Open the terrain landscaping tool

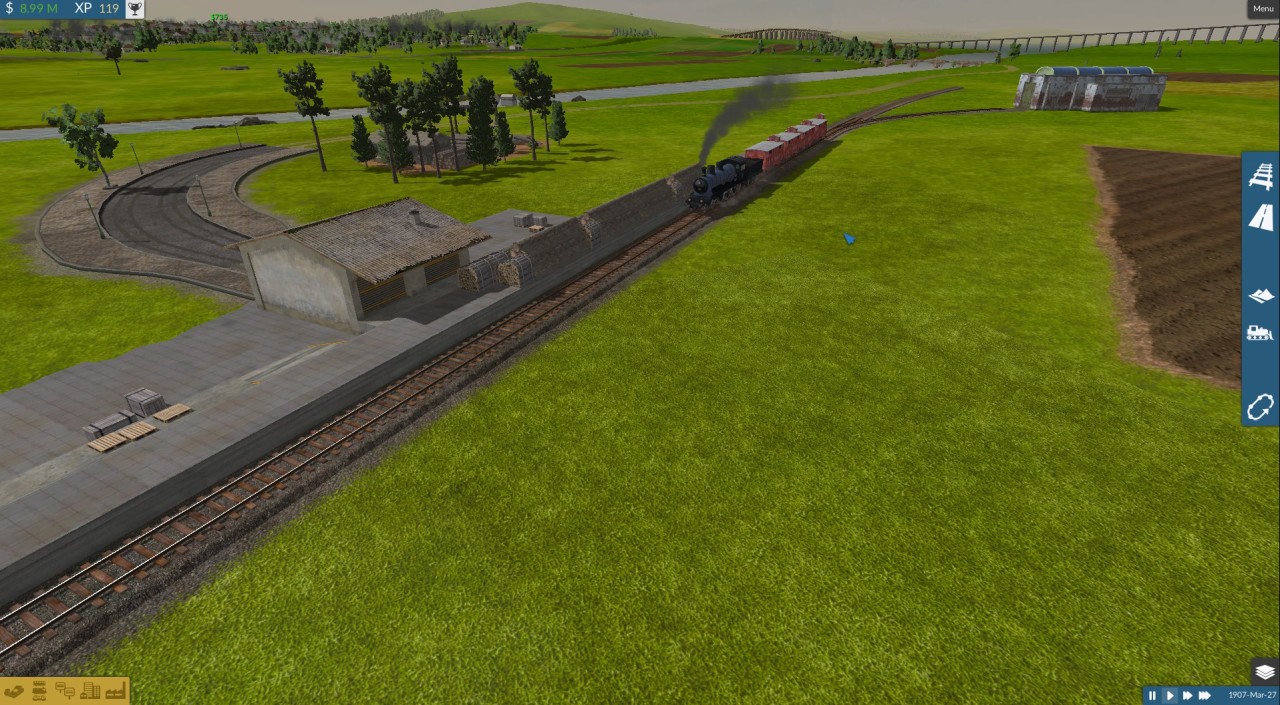tap(1261, 295)
